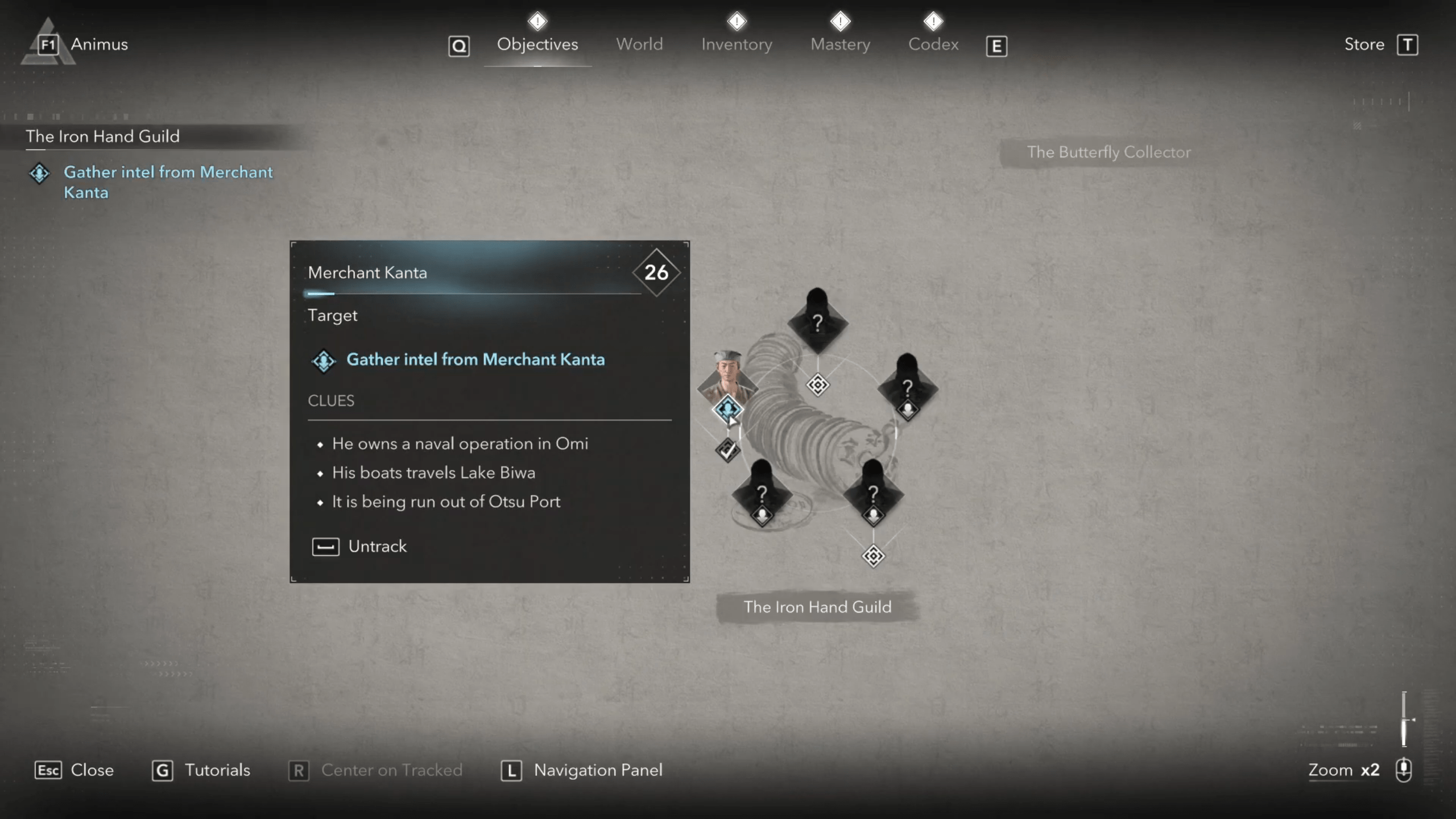The height and width of the screenshot is (819, 1456).
Task: Expand The Butterfly Collector guild board
Action: tap(1108, 152)
